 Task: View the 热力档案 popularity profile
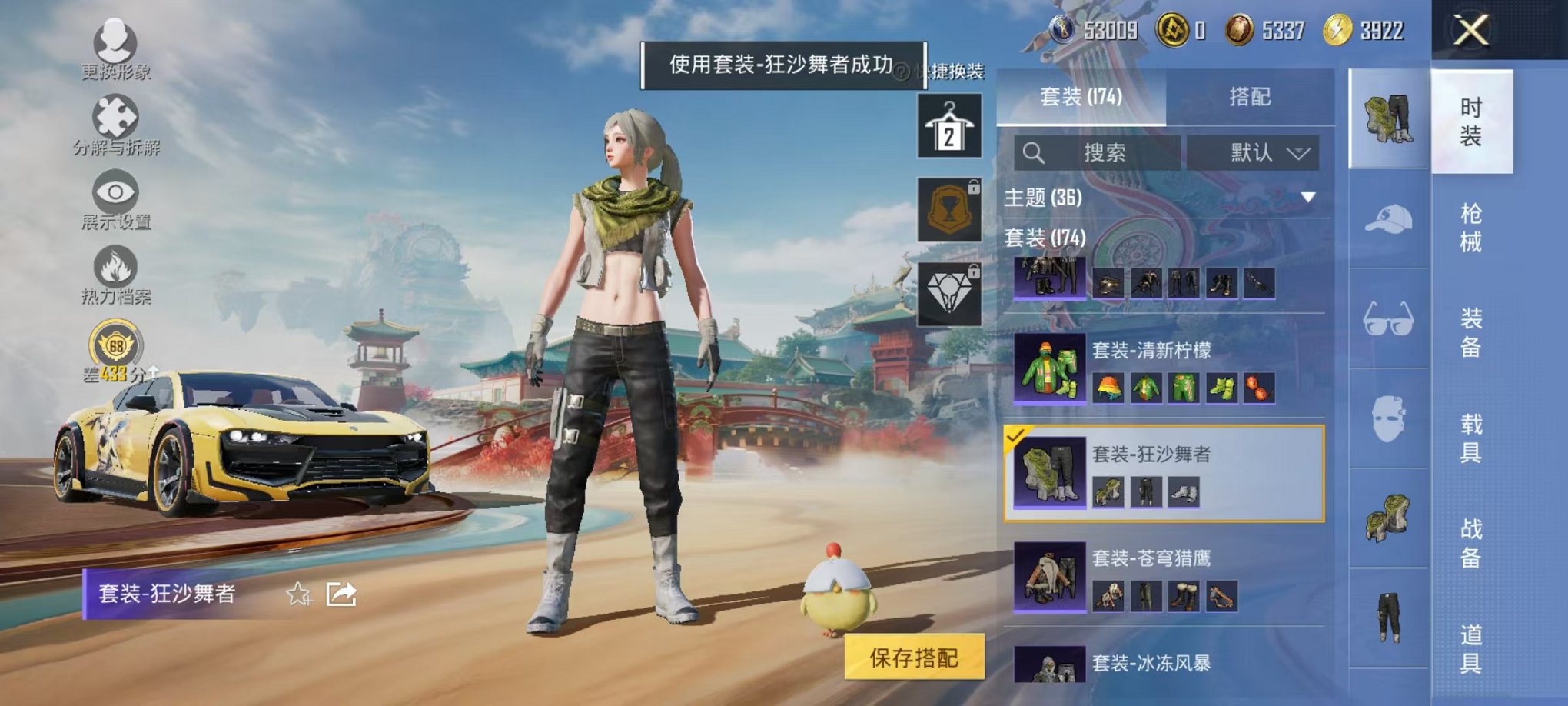point(114,265)
